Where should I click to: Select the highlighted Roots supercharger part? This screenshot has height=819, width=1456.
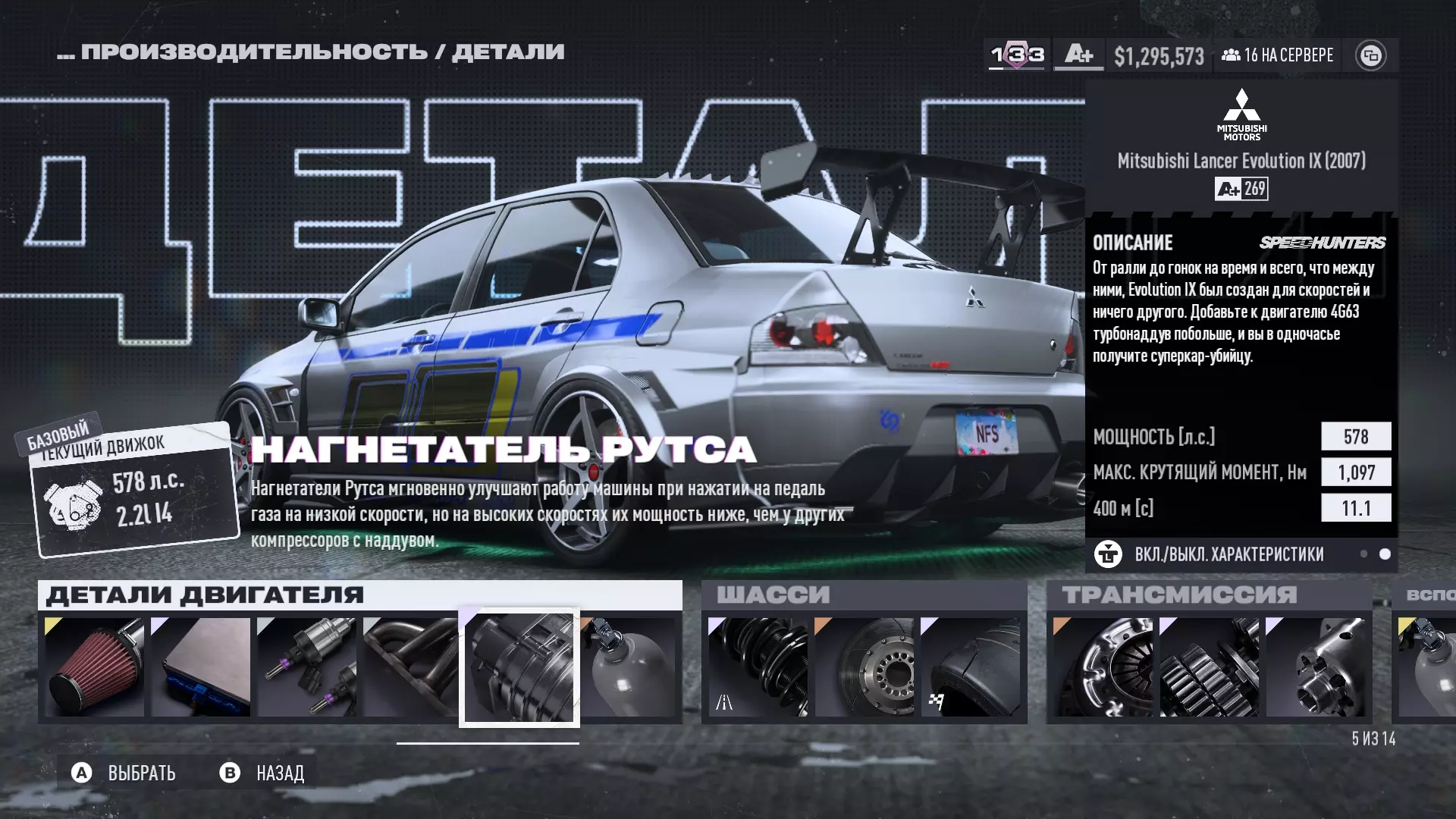pyautogui.click(x=519, y=667)
